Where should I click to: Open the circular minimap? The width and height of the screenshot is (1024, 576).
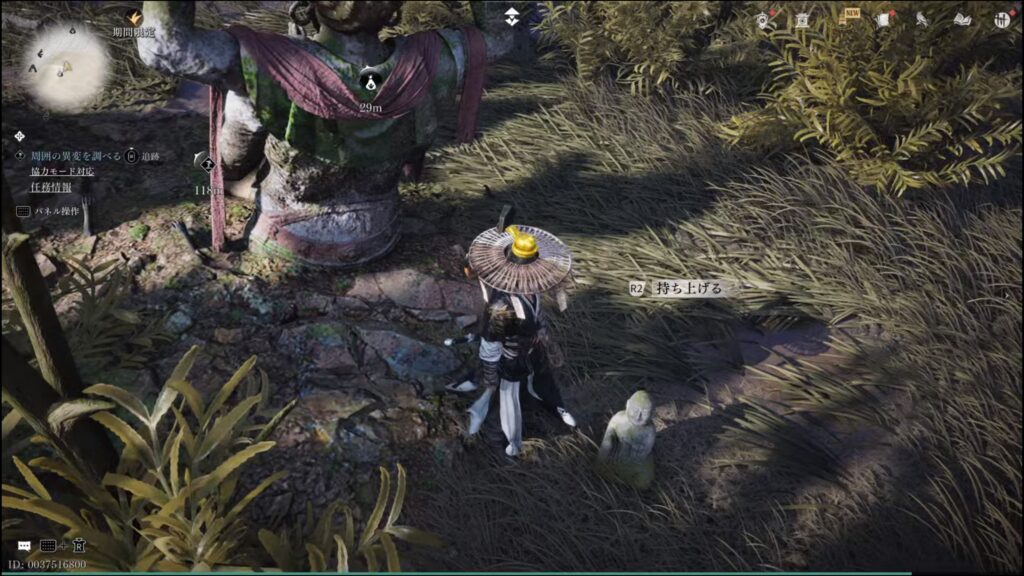pos(66,67)
